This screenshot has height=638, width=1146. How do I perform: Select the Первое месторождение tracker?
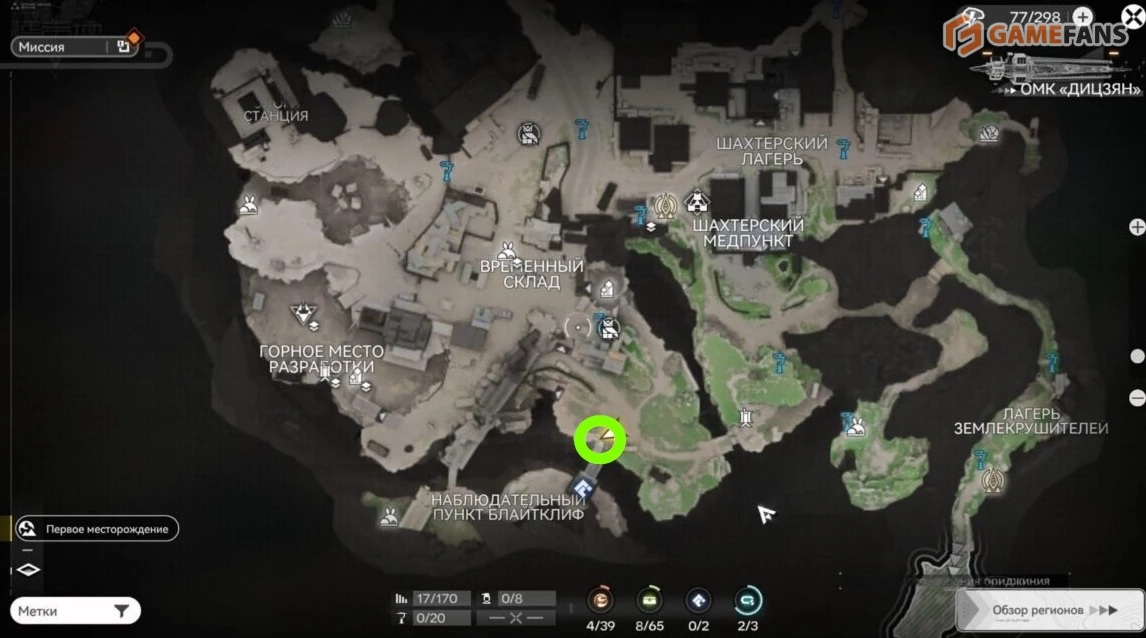[97, 528]
